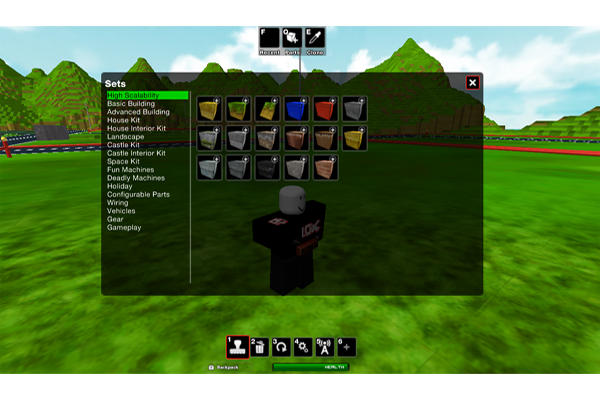Viewport: 600px width, 400px height.
Task: Choose the House Kit set
Action: [125, 120]
